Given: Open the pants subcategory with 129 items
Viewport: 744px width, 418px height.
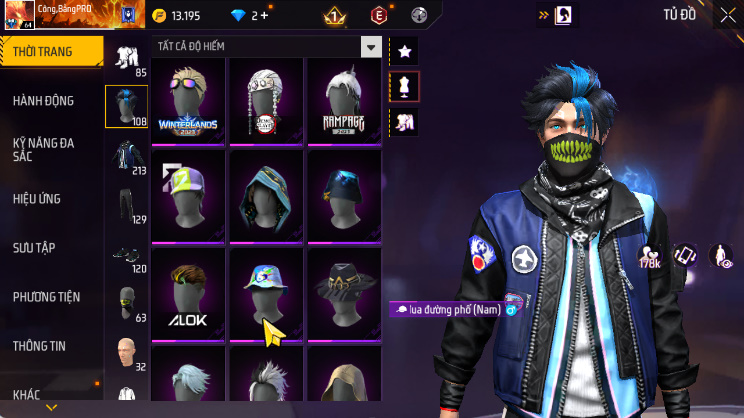Looking at the screenshot, I should 127,207.
